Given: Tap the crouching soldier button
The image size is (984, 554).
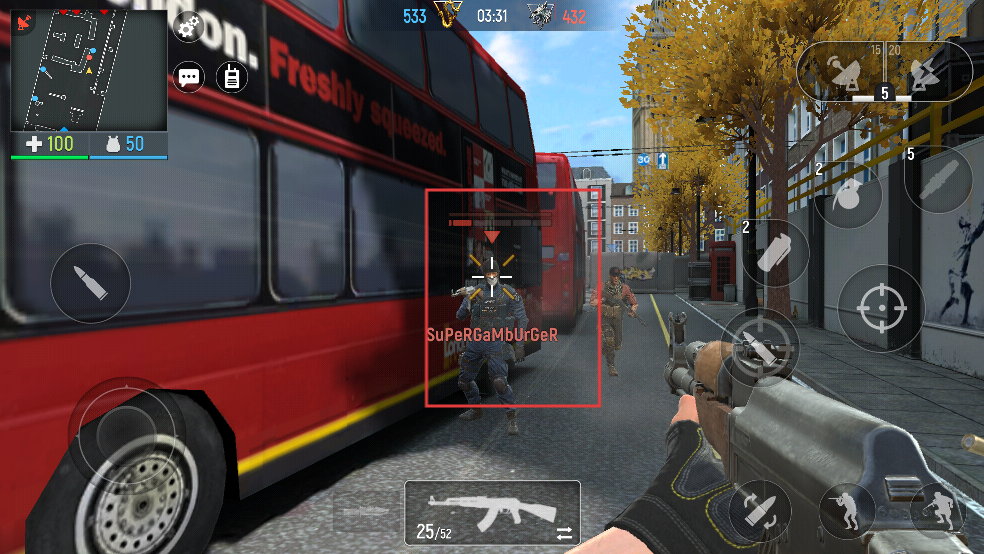Looking at the screenshot, I should point(938,510).
